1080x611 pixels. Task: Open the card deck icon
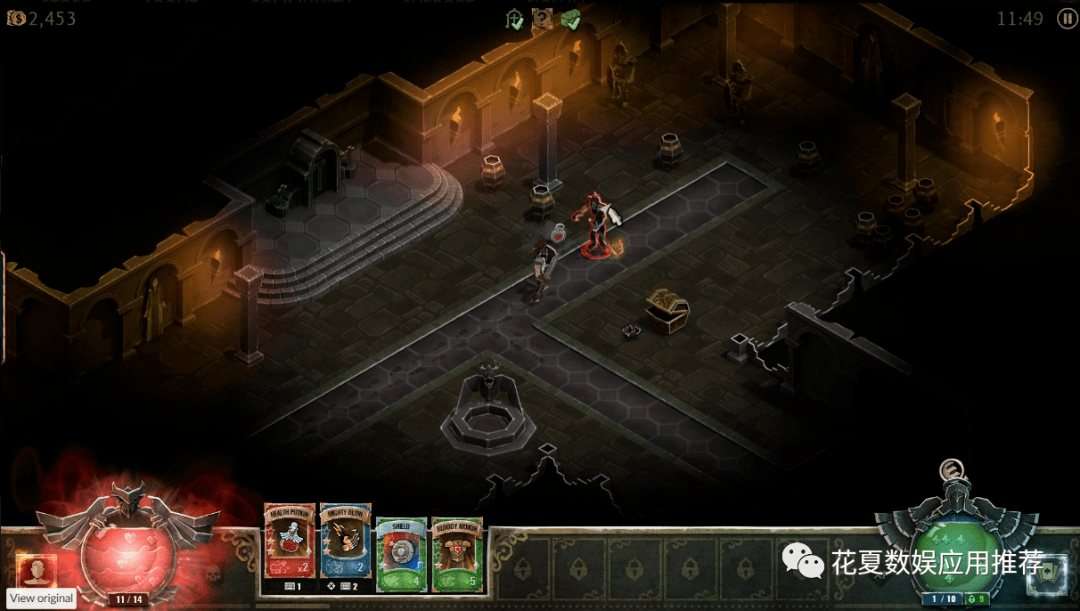coord(1047,572)
